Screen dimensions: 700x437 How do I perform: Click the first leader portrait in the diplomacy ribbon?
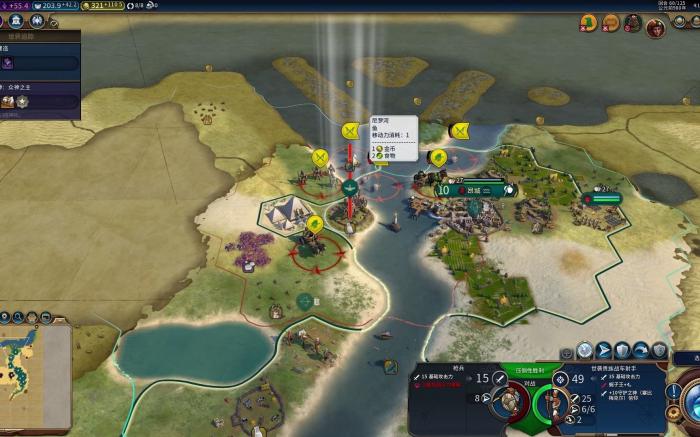coord(589,23)
